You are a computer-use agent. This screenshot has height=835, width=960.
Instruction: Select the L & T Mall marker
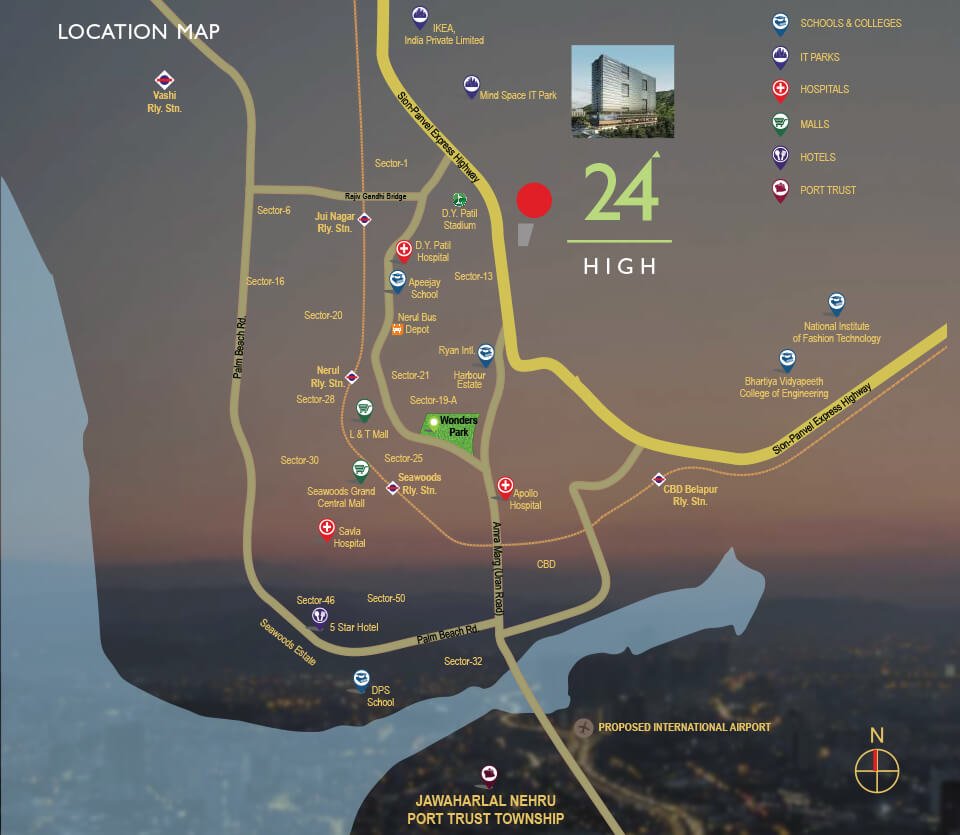(x=365, y=409)
